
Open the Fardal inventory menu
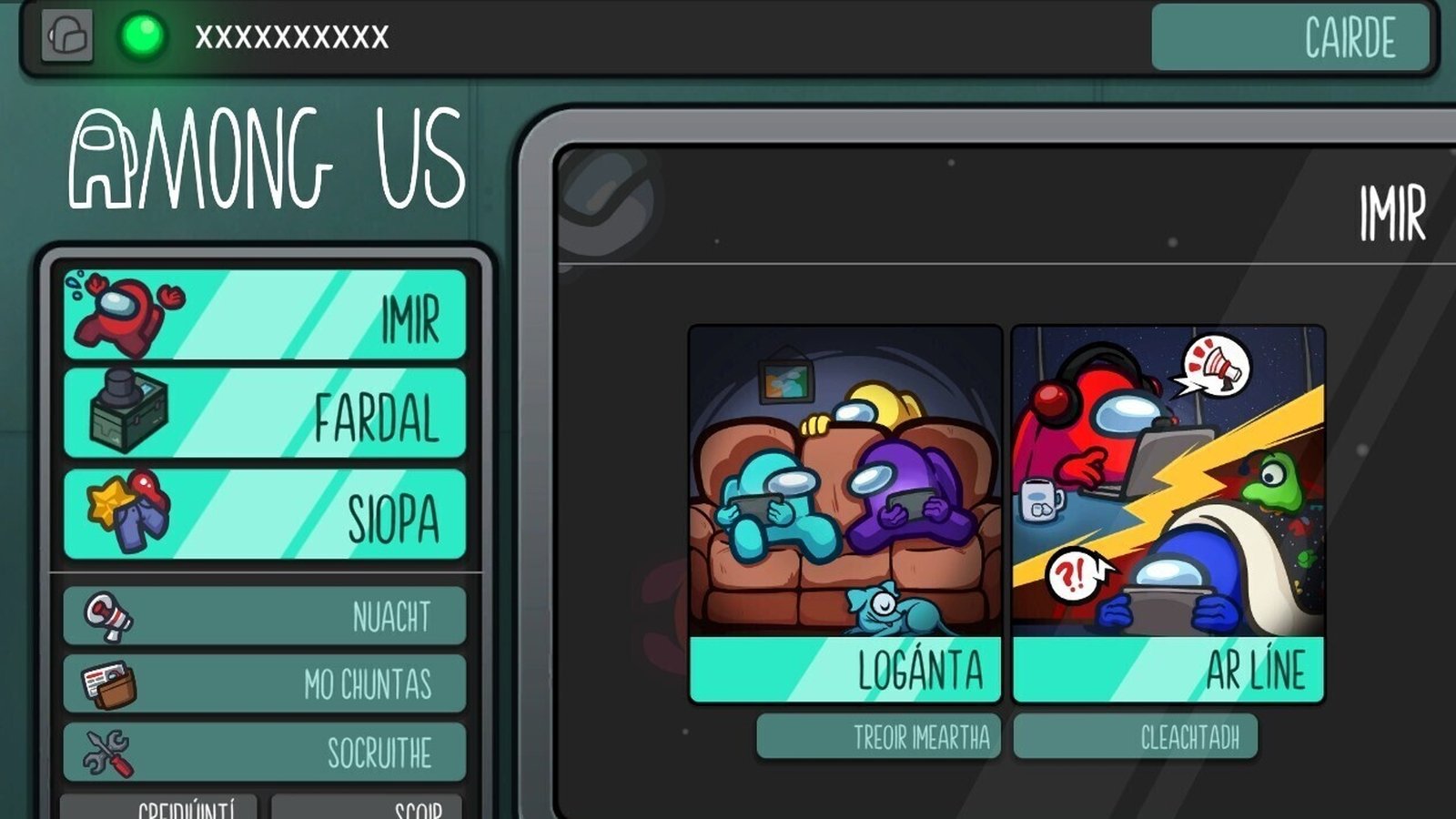click(x=264, y=413)
